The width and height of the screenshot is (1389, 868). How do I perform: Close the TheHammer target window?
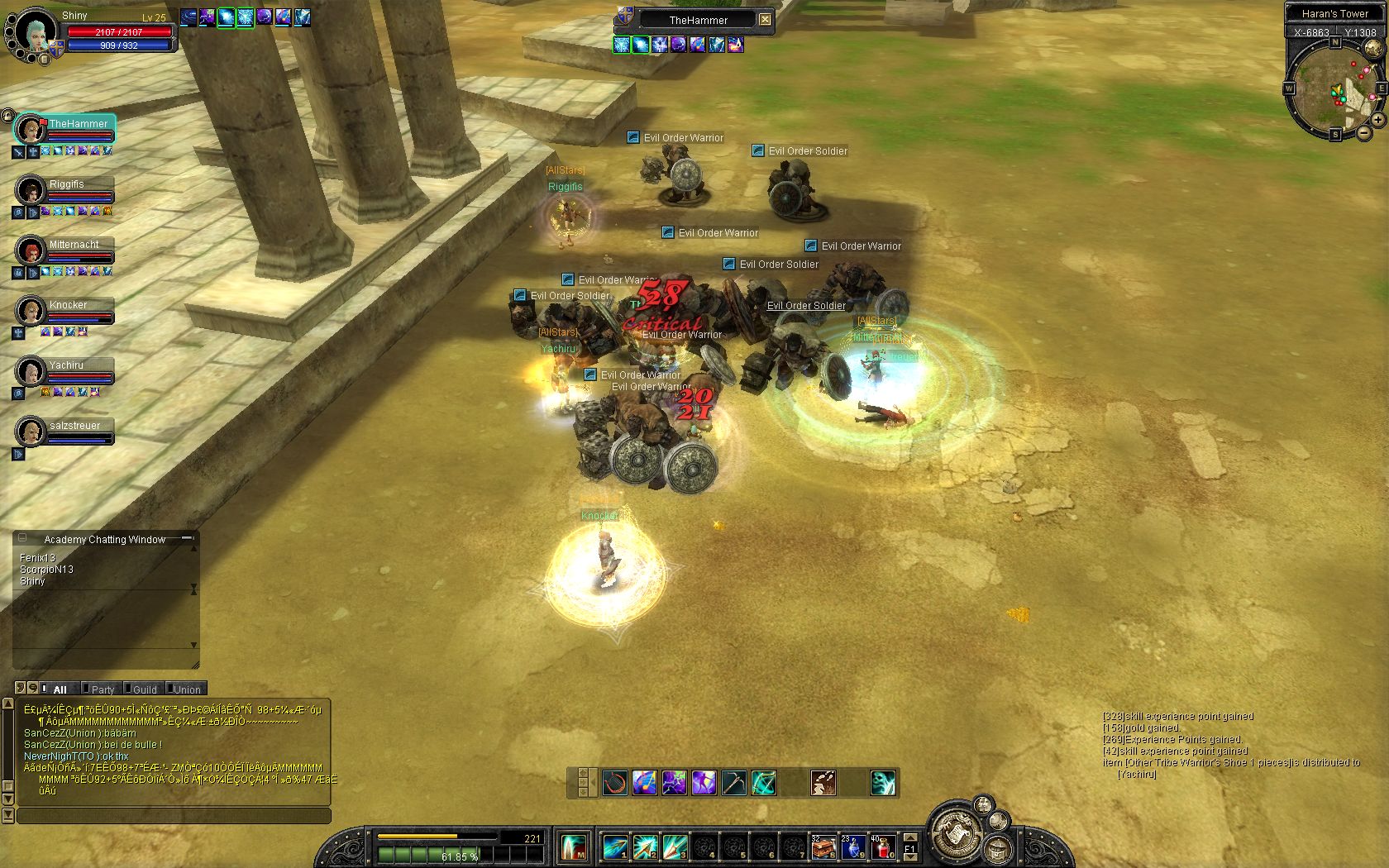click(765, 20)
